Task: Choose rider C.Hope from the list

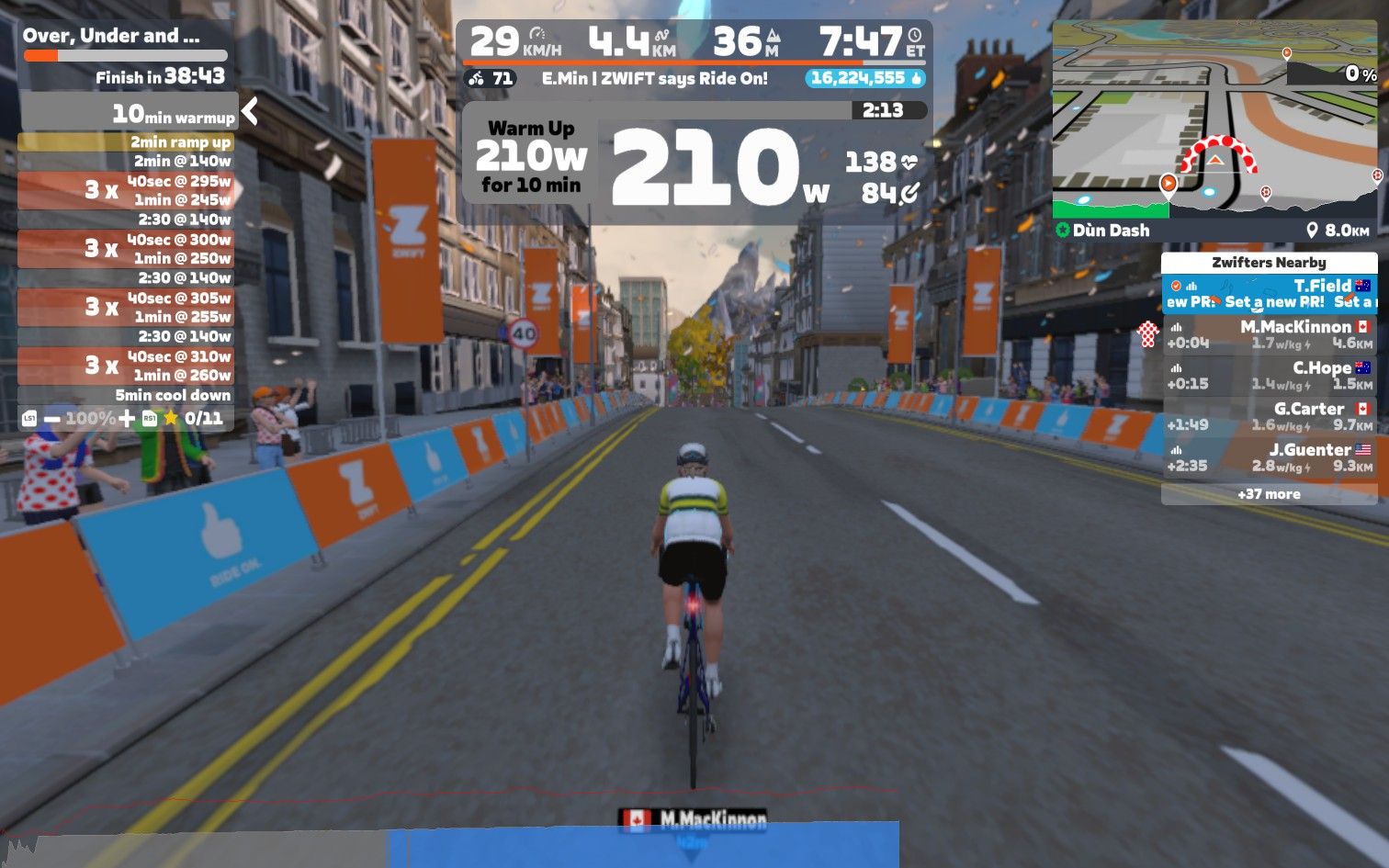Action: click(x=1269, y=376)
